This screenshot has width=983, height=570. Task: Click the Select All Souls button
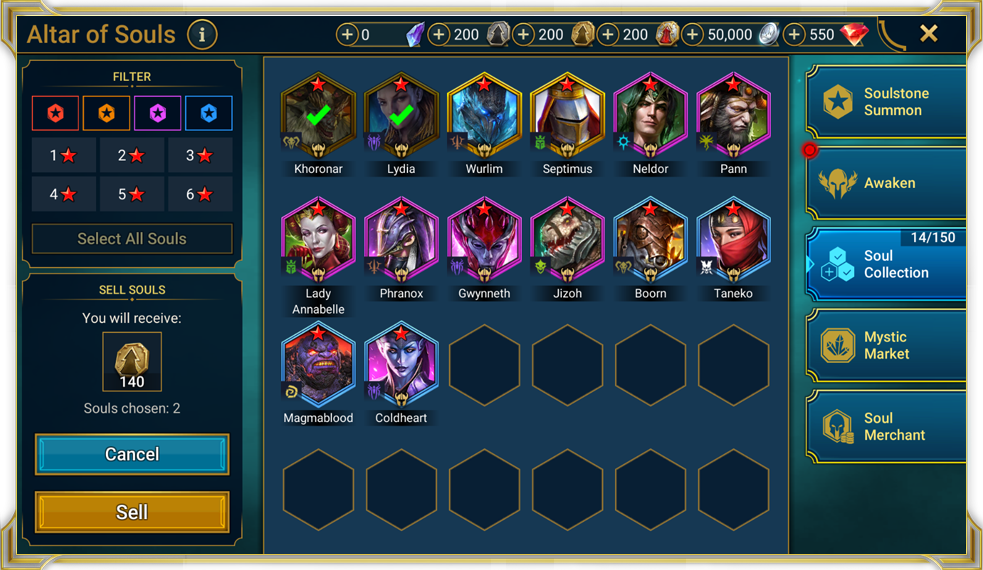(x=132, y=239)
